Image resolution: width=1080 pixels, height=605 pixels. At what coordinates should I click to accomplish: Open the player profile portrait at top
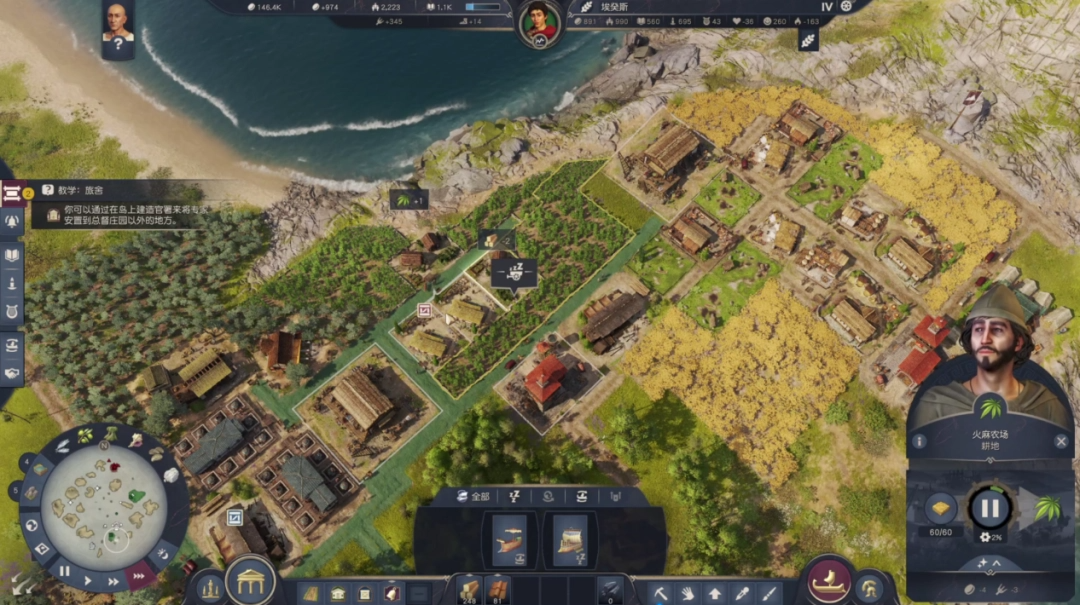[539, 20]
